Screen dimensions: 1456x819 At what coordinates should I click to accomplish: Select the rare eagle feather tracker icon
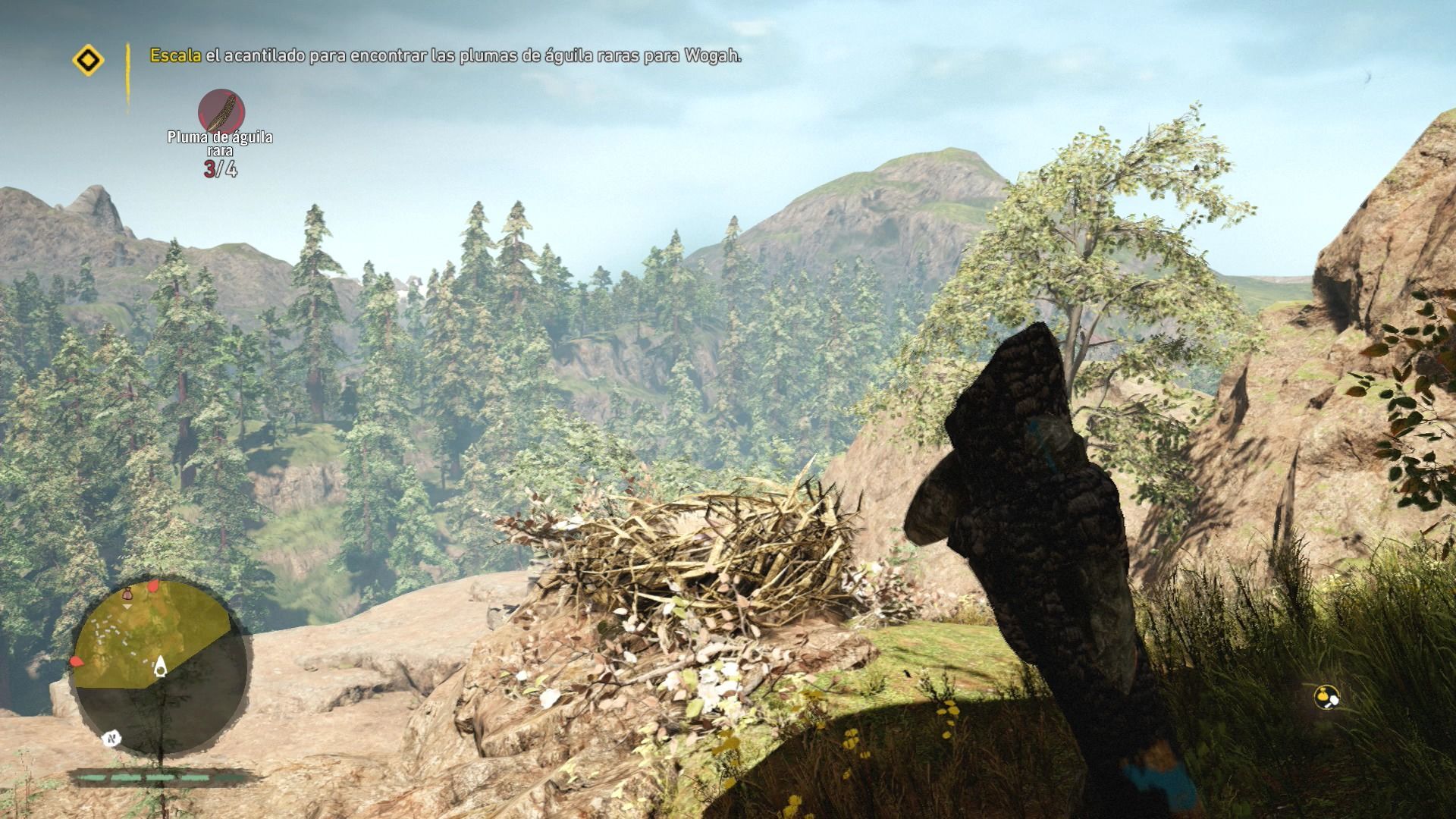(221, 111)
